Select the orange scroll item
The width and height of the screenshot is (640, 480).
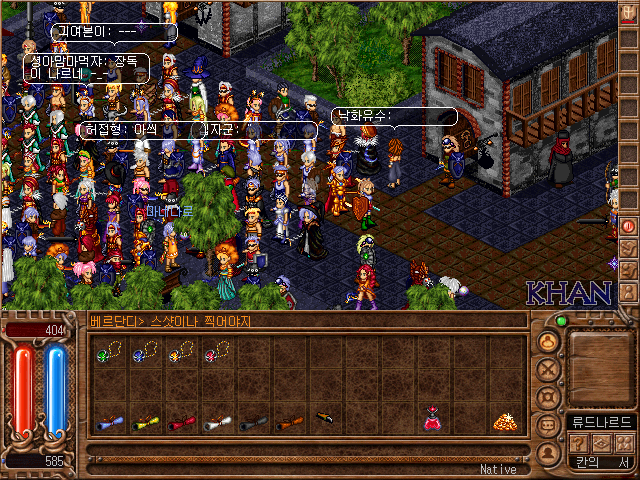coord(287,423)
